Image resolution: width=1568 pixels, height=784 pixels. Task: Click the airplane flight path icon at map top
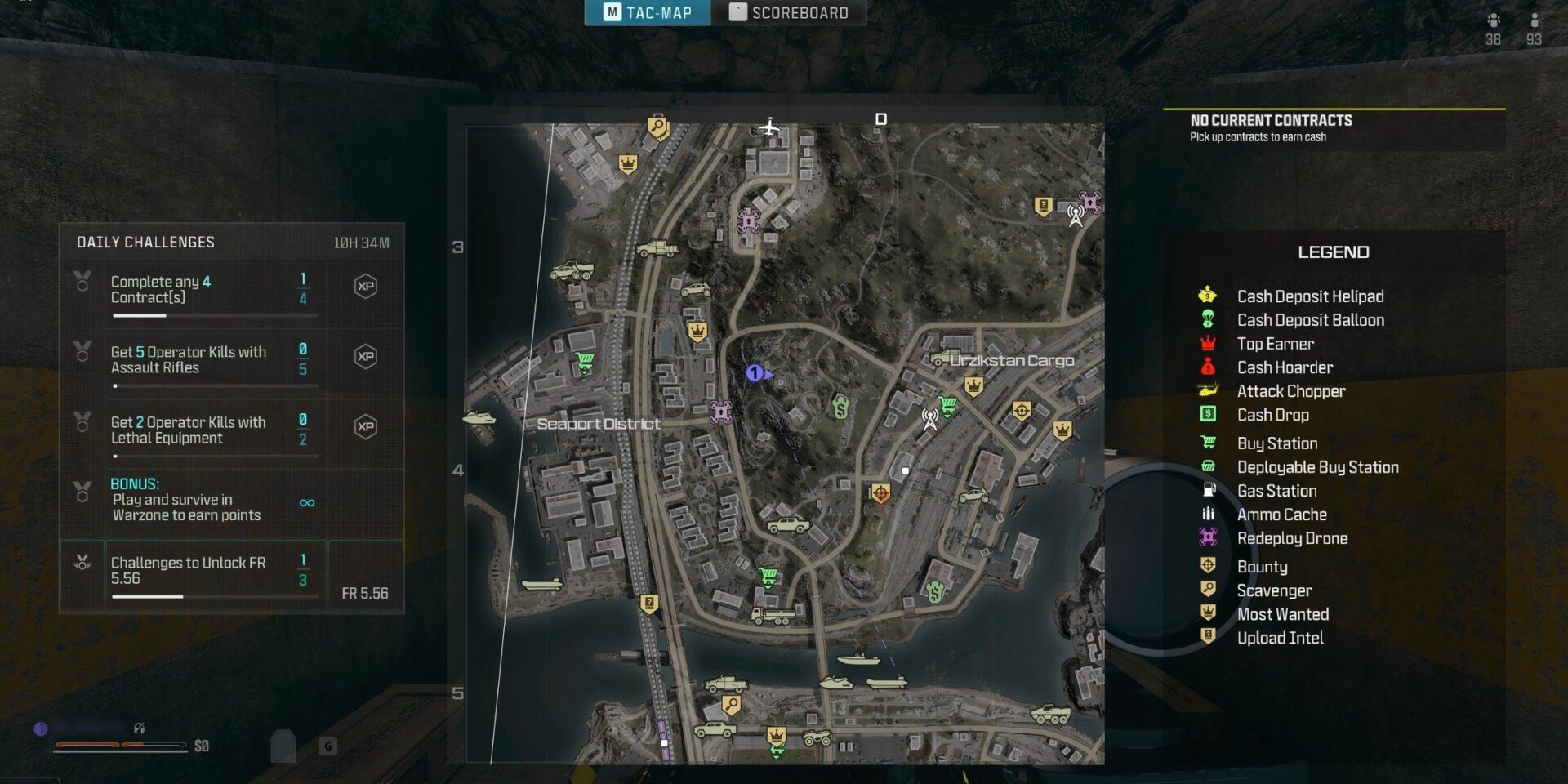click(768, 127)
